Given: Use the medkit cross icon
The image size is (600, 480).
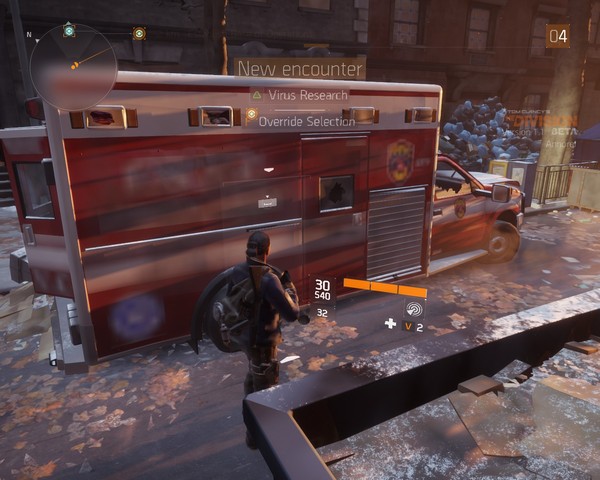Looking at the screenshot, I should pos(390,324).
